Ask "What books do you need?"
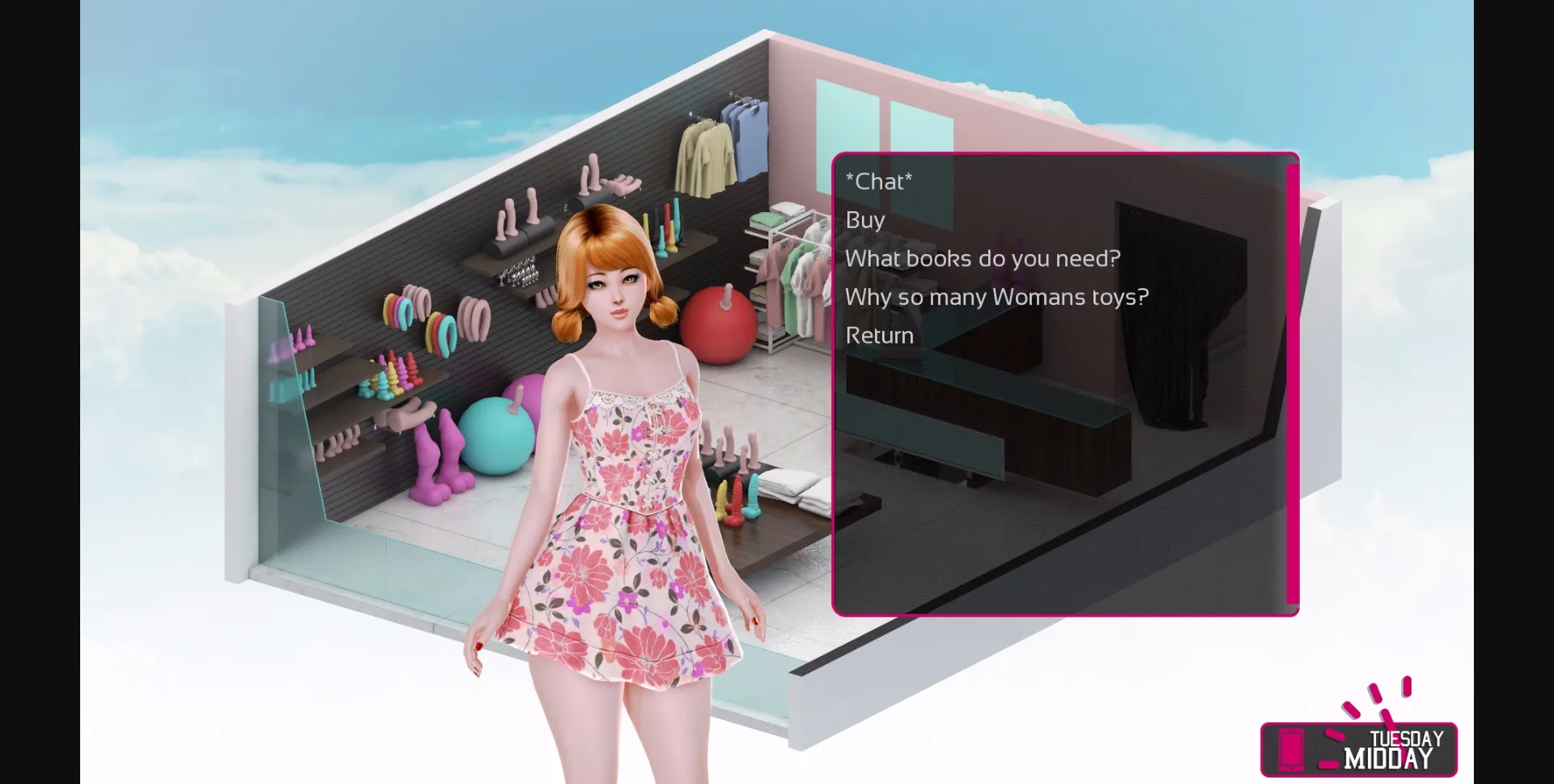The height and width of the screenshot is (784, 1554). pos(982,259)
